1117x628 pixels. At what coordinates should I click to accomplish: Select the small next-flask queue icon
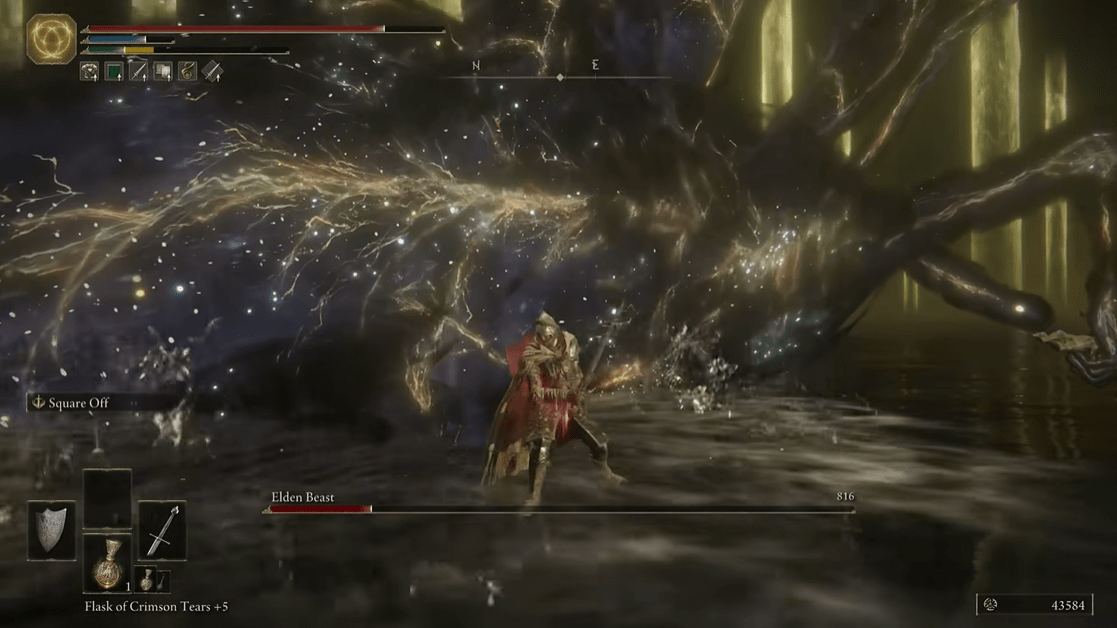click(x=146, y=579)
